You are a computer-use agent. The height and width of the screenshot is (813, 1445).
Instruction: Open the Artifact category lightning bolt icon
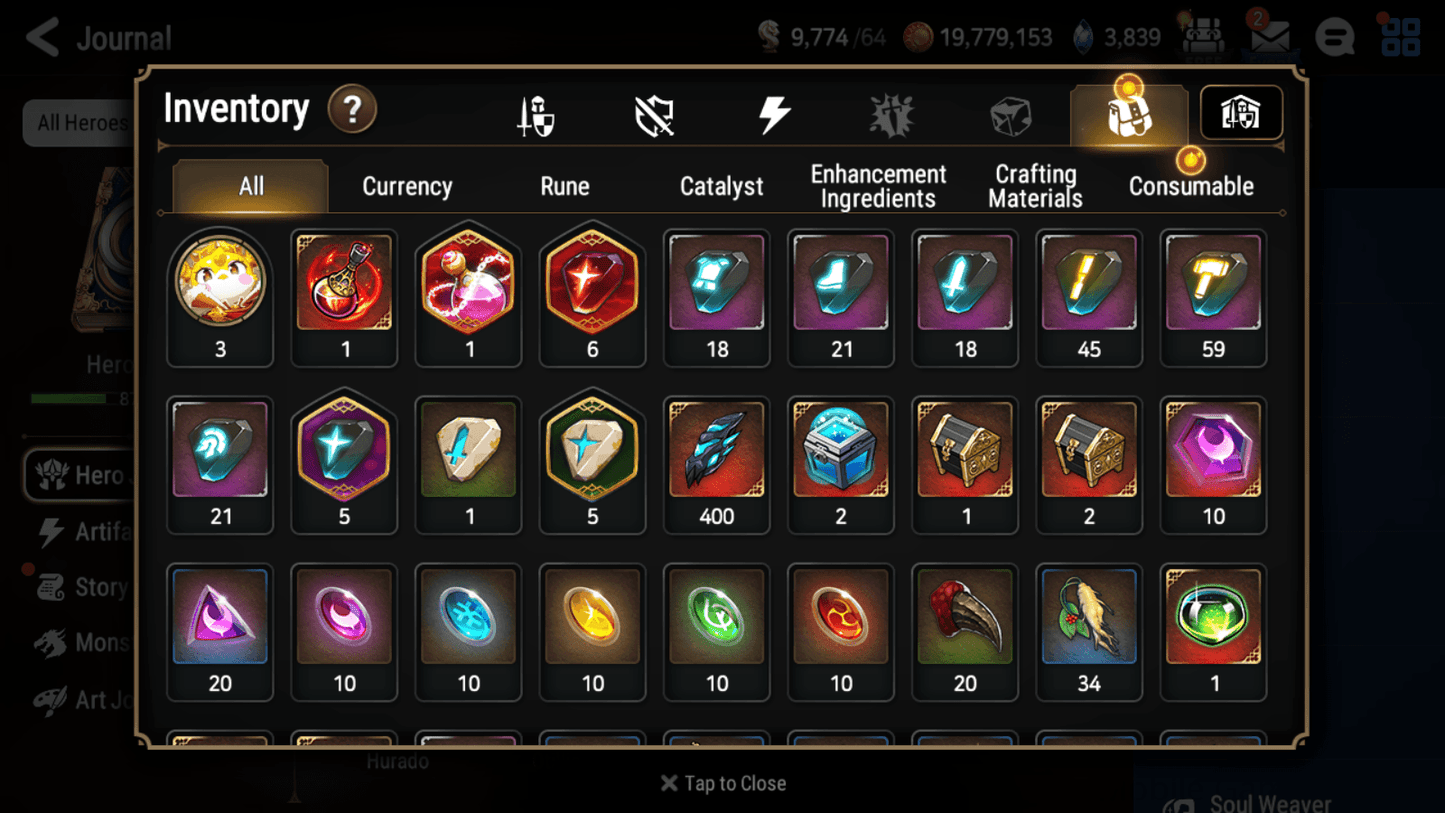tap(772, 113)
